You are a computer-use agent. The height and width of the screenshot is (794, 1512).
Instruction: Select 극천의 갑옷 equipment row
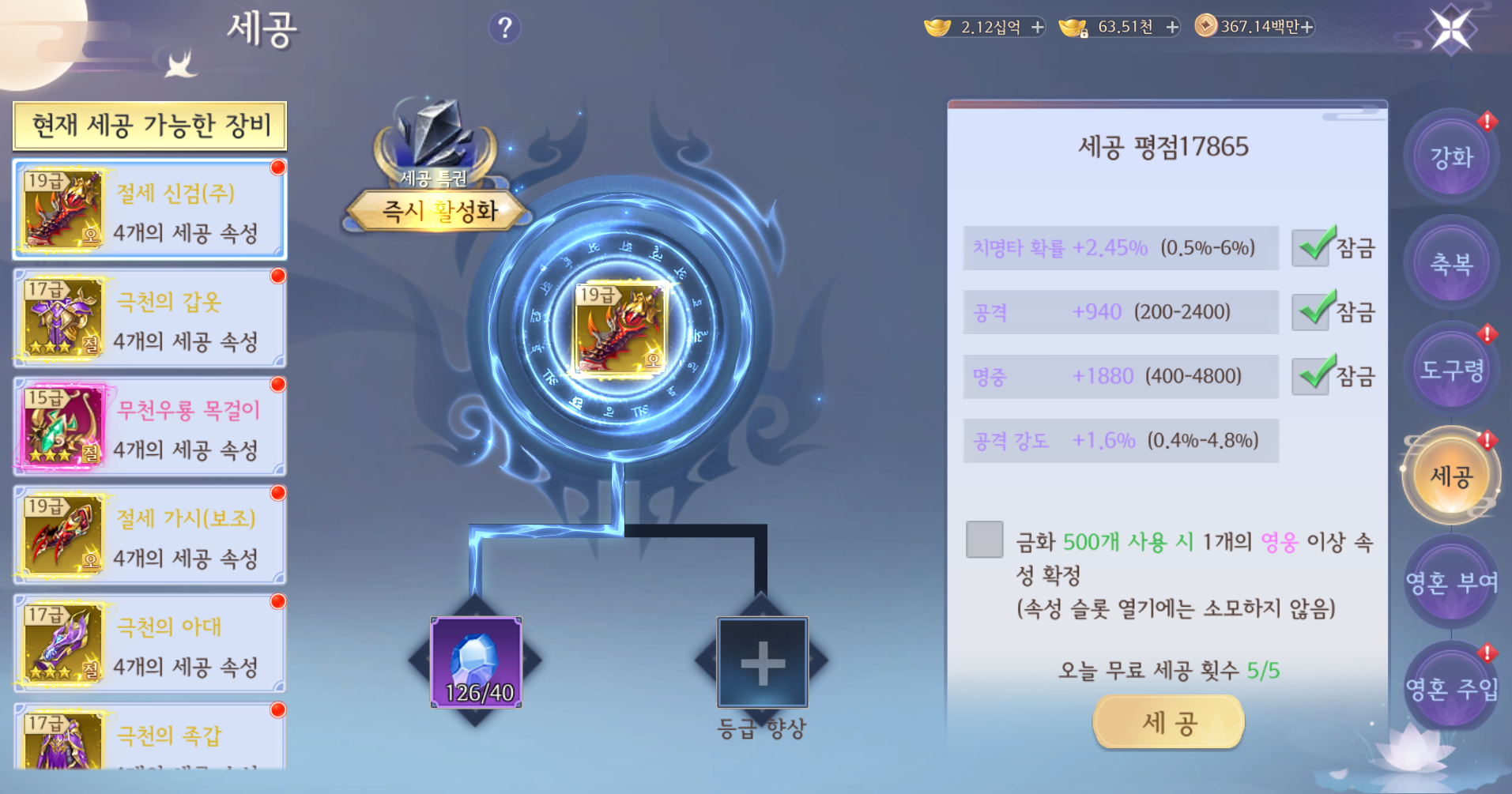pyautogui.click(x=150, y=318)
